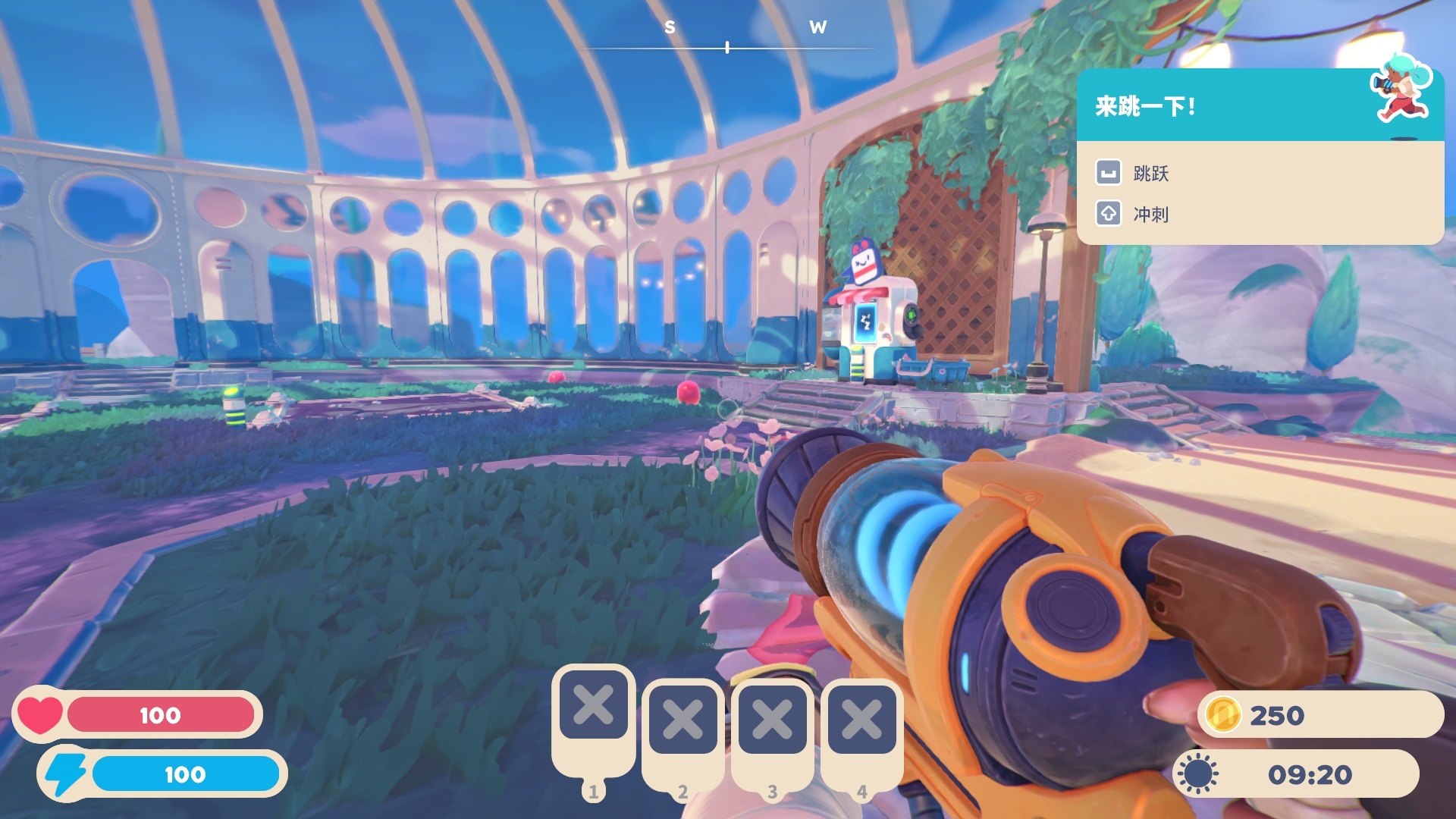Image resolution: width=1456 pixels, height=819 pixels.
Task: Open the 来跳一下! tutorial panel
Action: click(x=1259, y=106)
